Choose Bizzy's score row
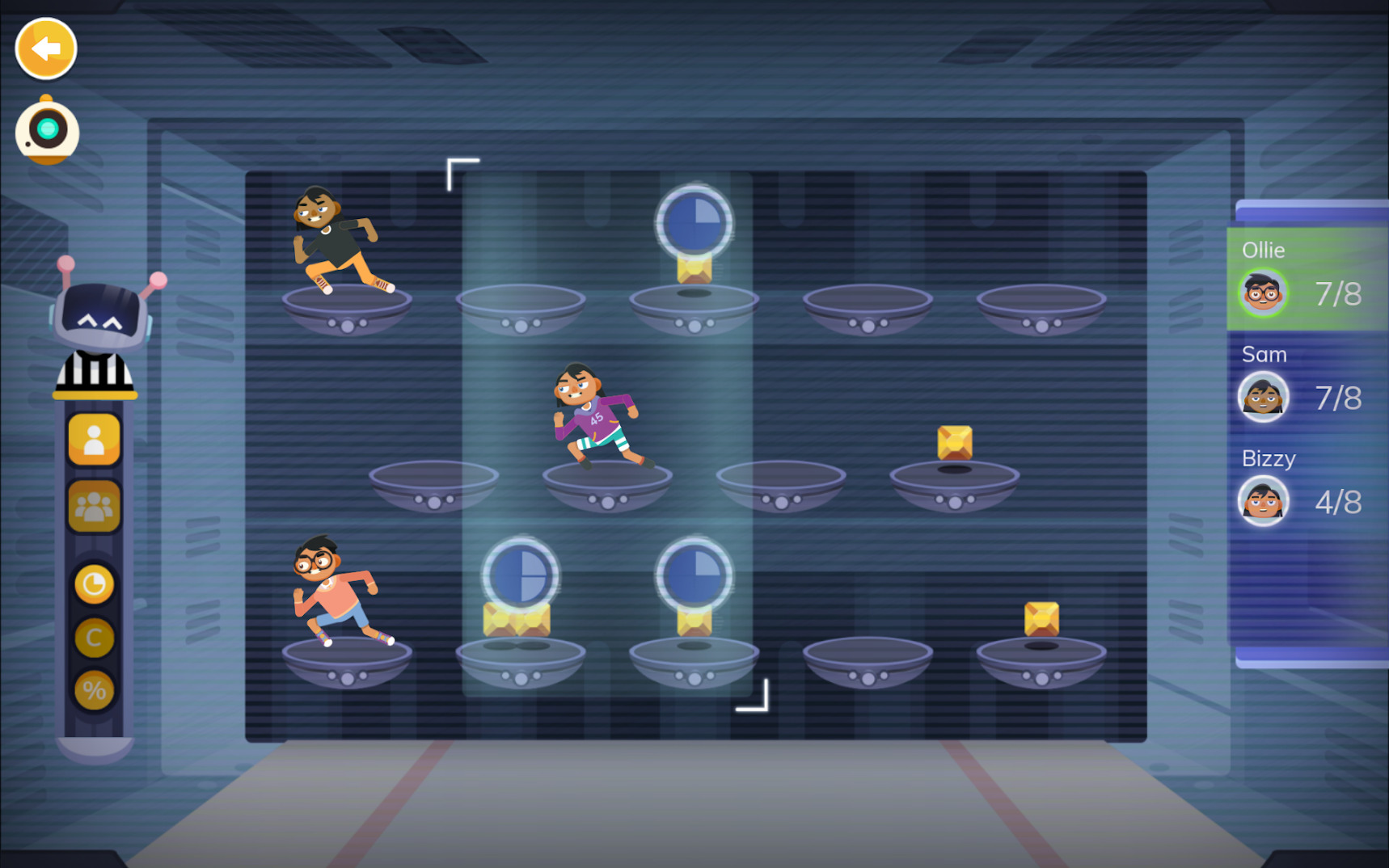Viewport: 1389px width, 868px height. 1307,488
